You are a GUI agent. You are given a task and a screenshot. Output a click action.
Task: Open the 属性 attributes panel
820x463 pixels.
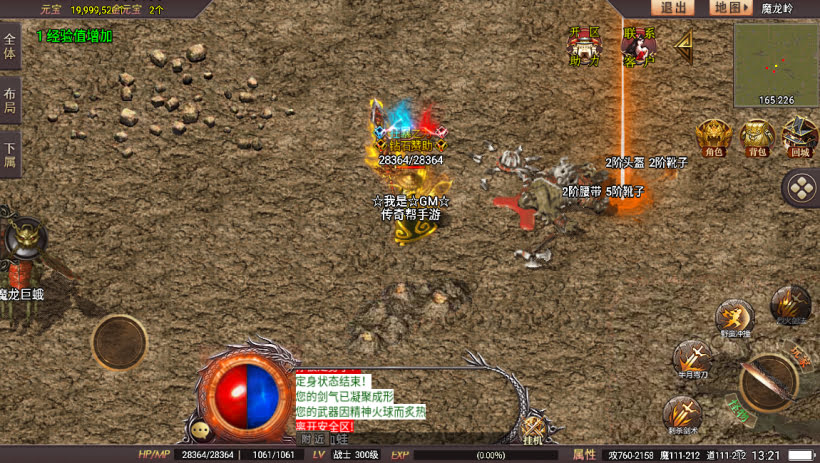click(584, 454)
